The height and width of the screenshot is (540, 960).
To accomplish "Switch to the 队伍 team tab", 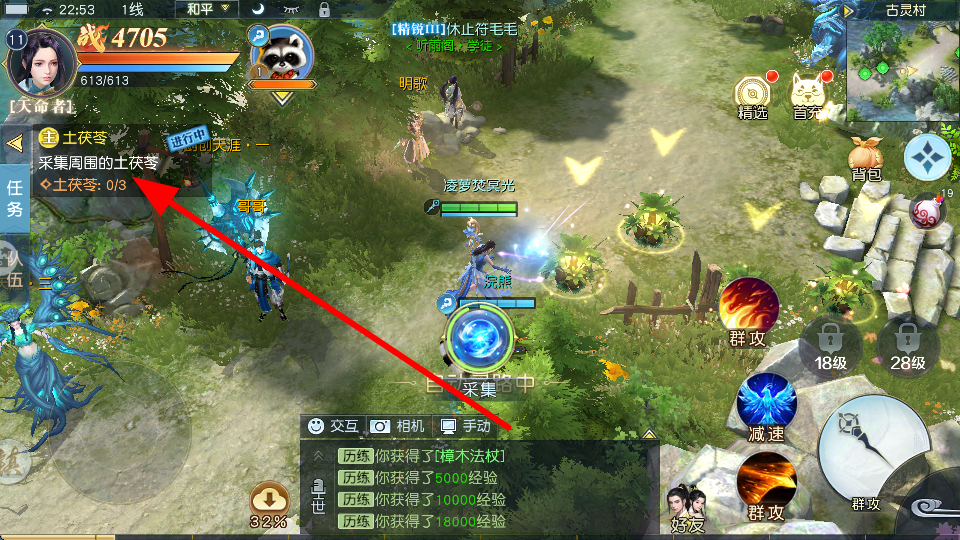I will (14, 268).
